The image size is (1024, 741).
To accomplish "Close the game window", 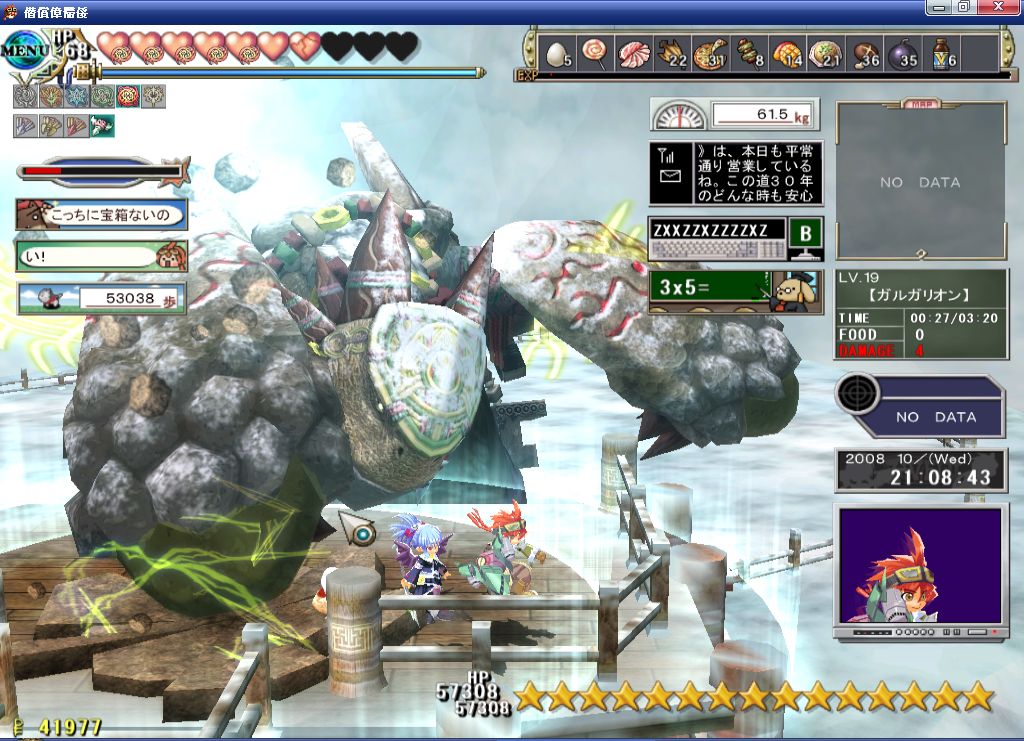I will pos(1003,7).
